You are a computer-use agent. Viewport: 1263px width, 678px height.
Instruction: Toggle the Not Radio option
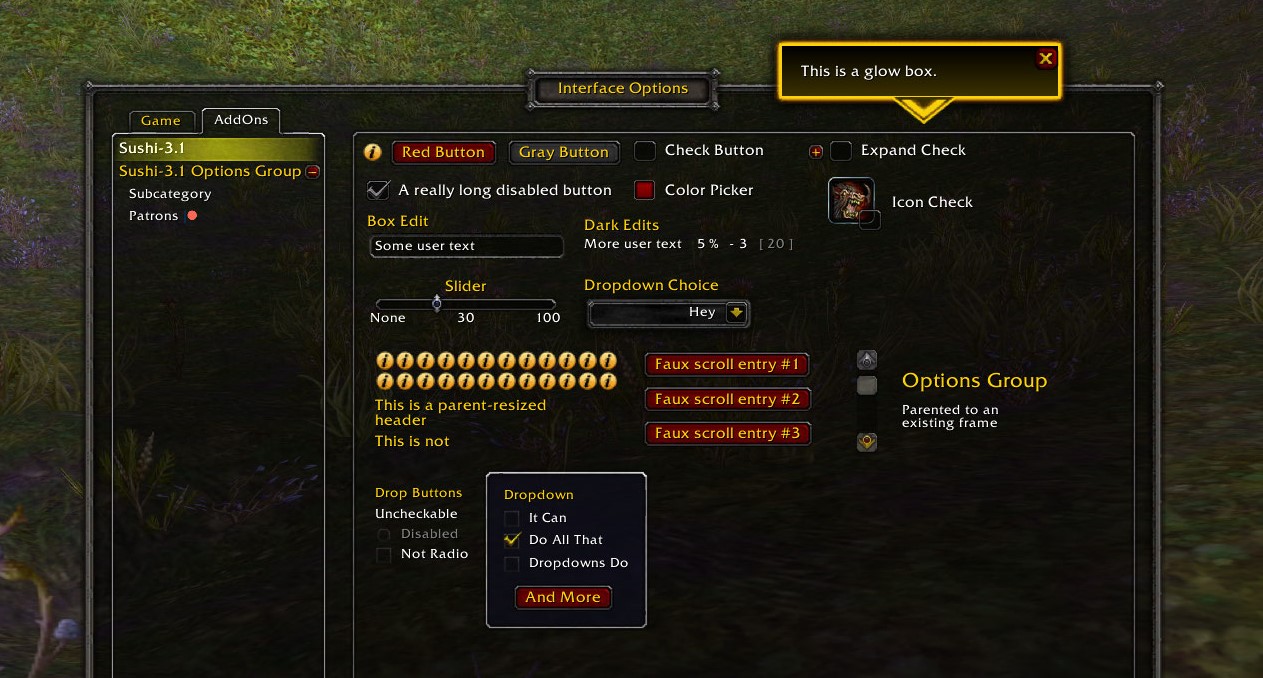point(384,554)
